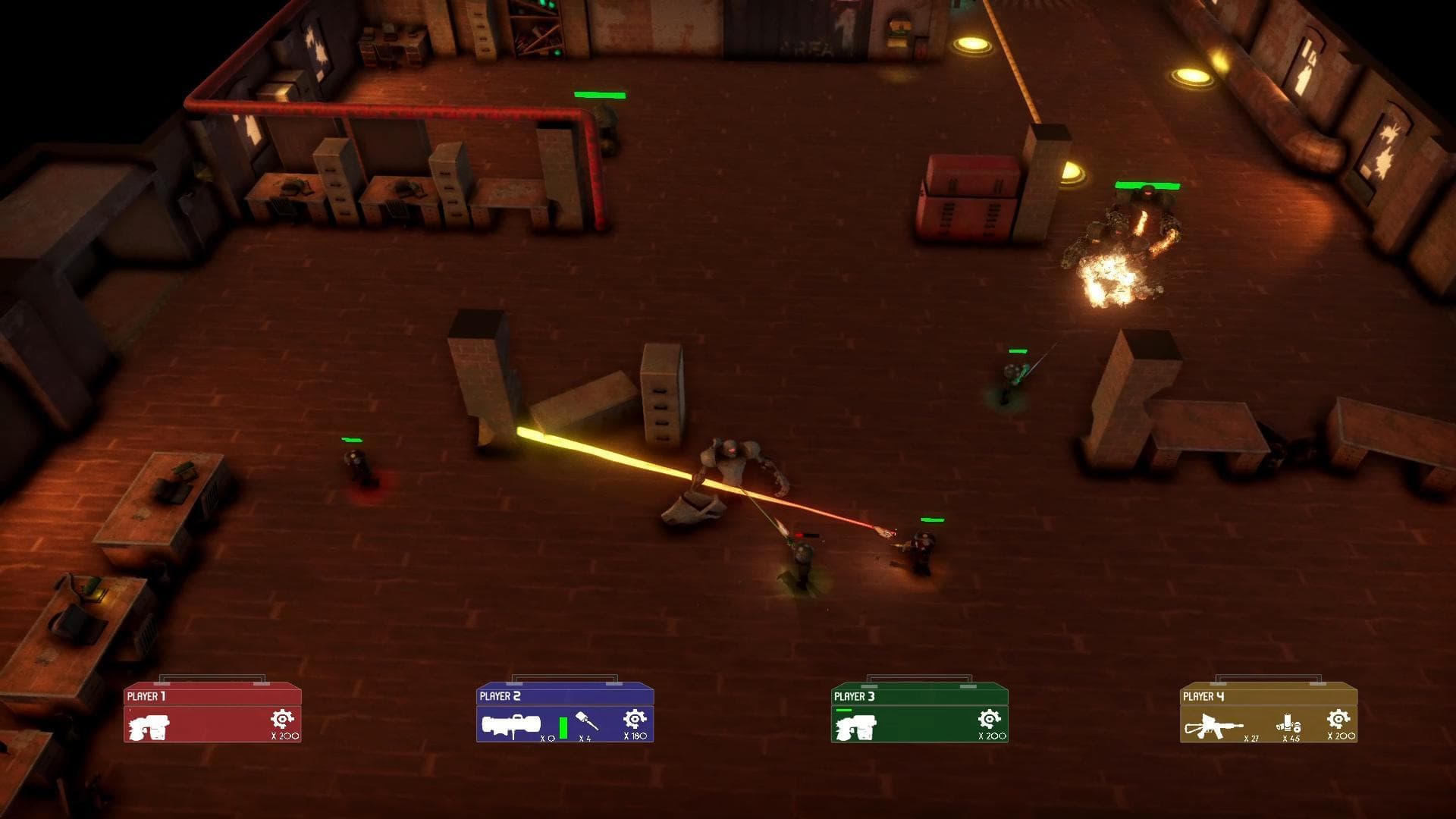Click Player 4's gear scrap icon
1456x819 pixels.
pyautogui.click(x=1338, y=719)
